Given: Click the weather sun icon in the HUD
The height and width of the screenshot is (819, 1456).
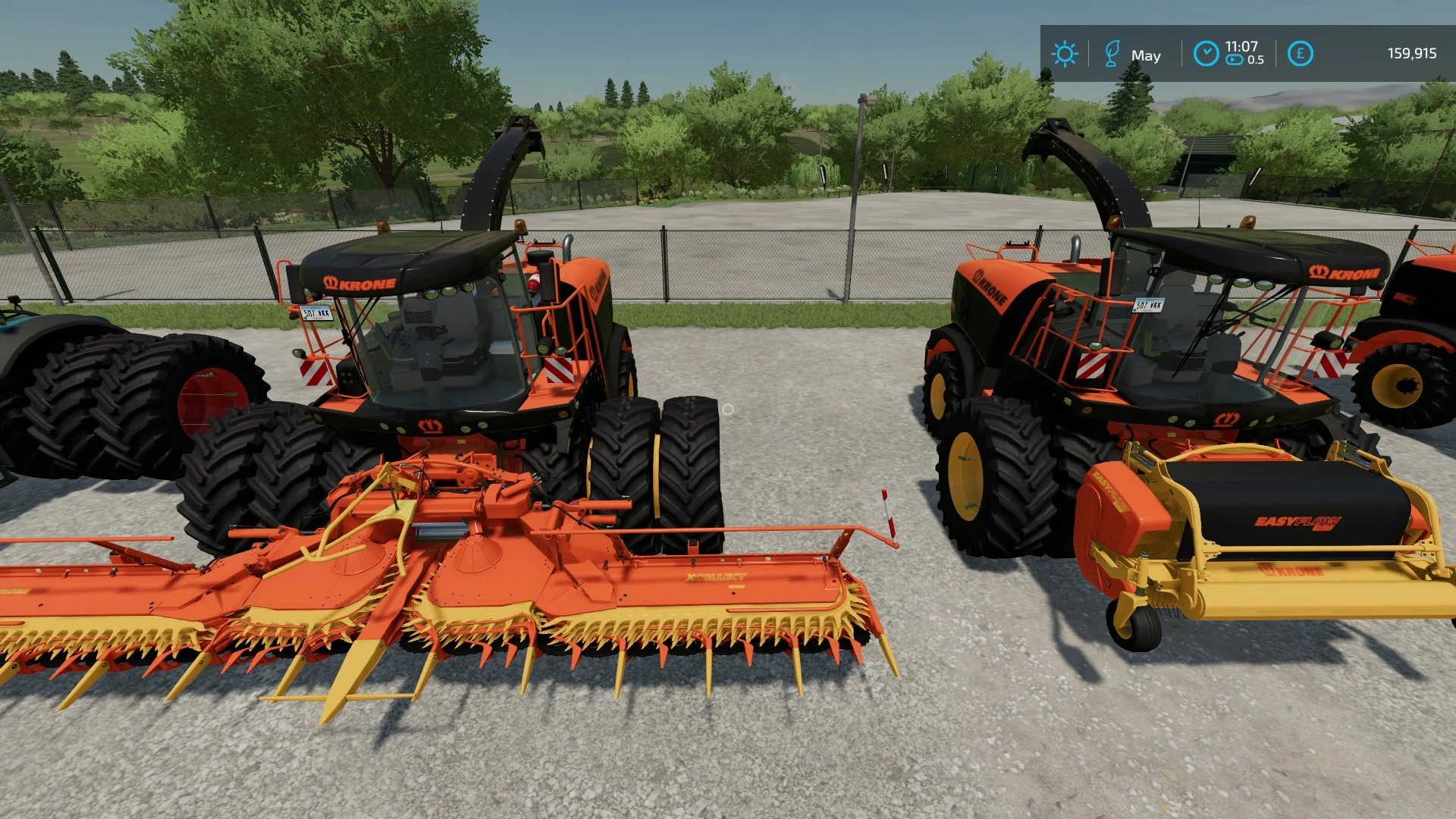Looking at the screenshot, I should click(x=1065, y=55).
